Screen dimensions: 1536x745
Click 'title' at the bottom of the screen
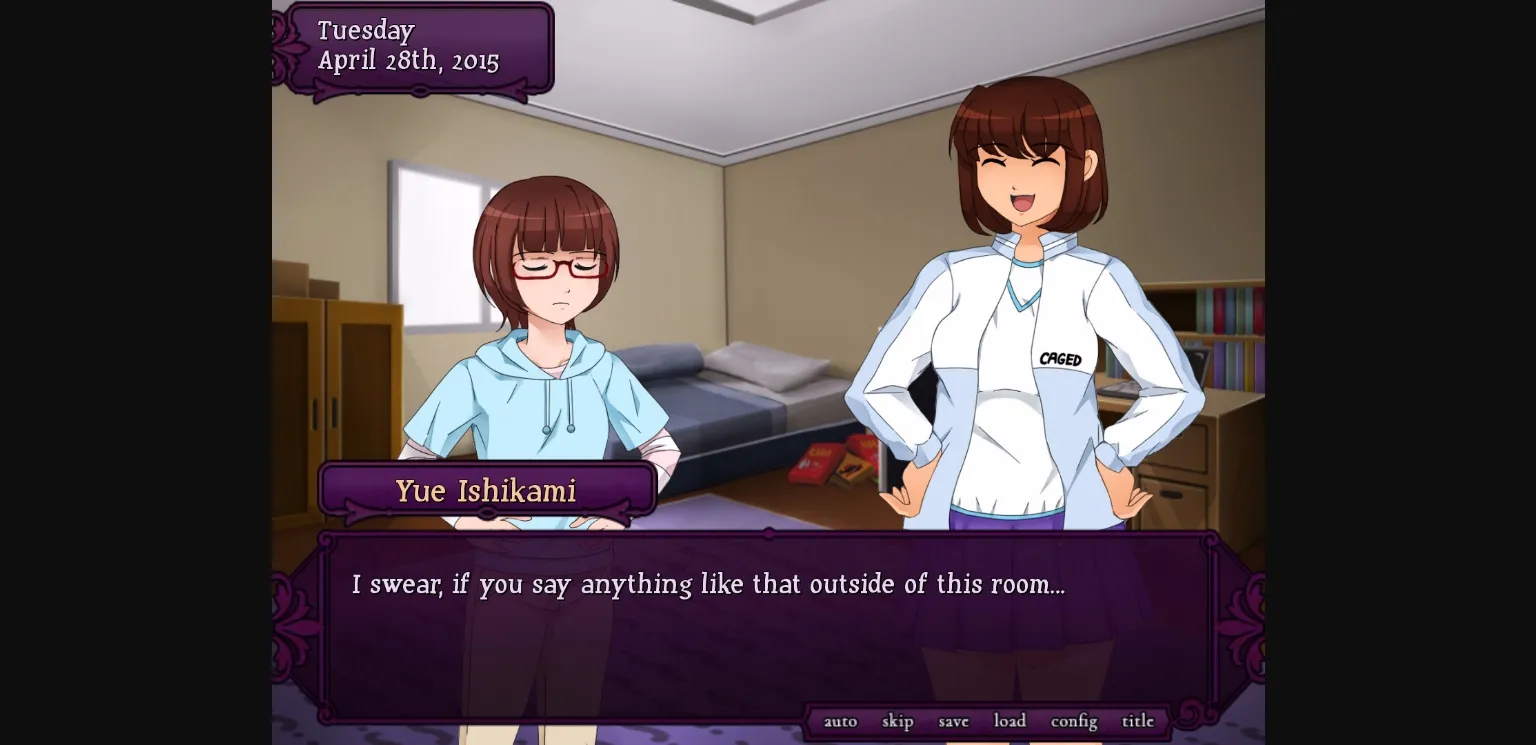[1138, 720]
